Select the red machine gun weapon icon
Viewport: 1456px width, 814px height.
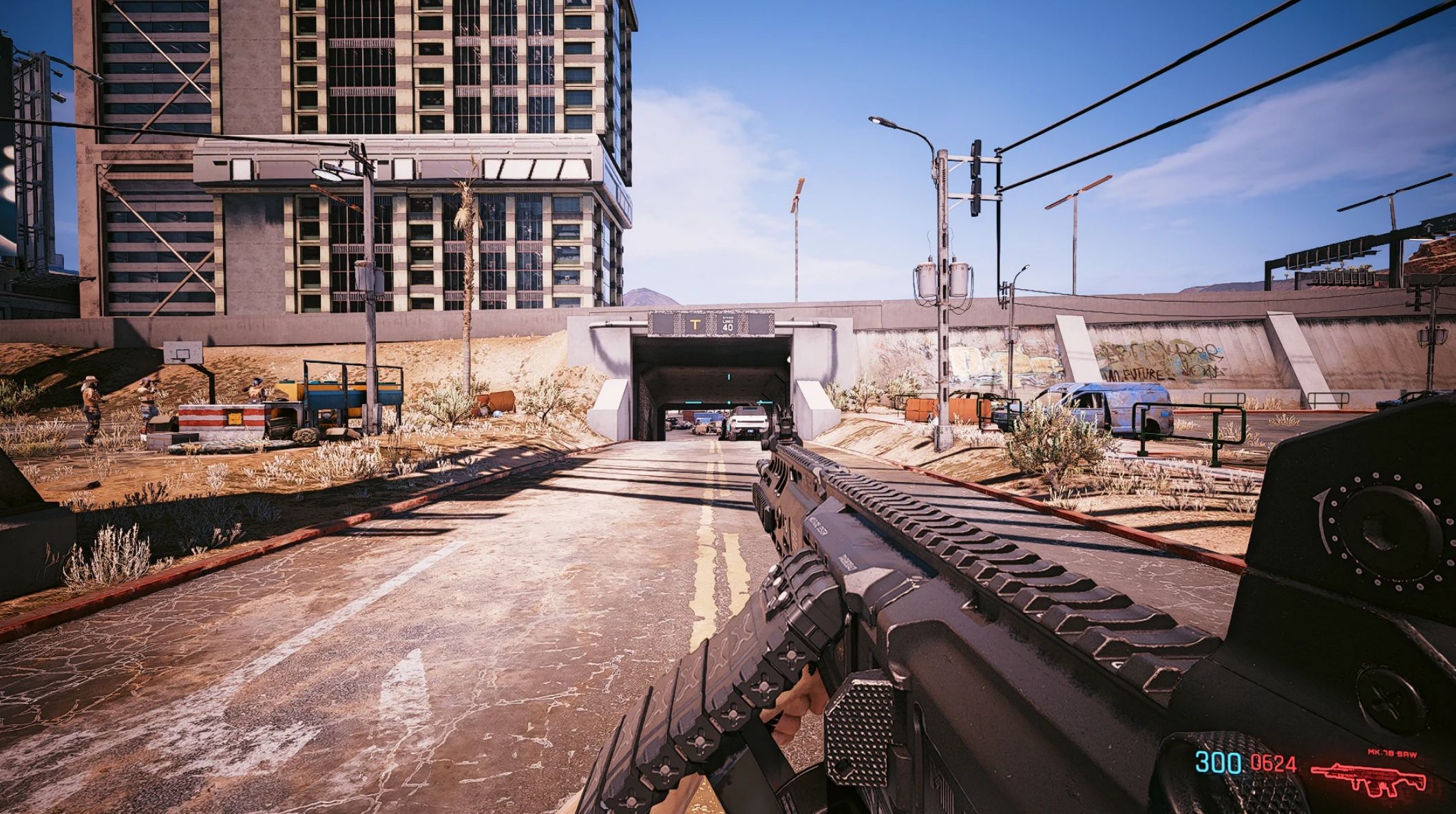click(x=1369, y=778)
